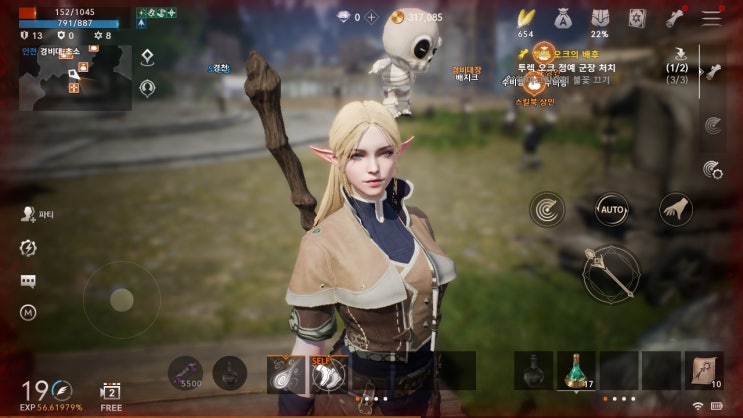This screenshot has height=418, width=743.
Task: Open the scroll icon in top bar
Action: click(x=674, y=17)
